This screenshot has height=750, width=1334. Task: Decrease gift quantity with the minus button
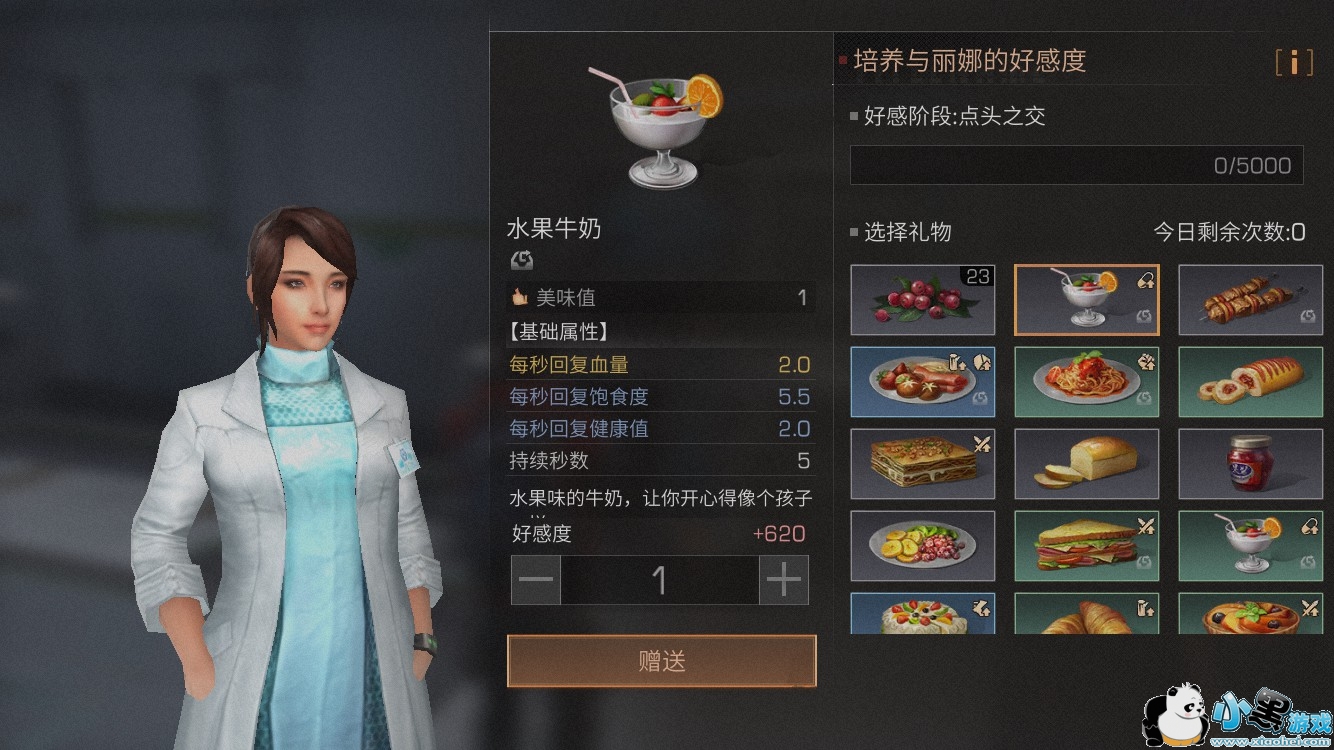point(536,580)
